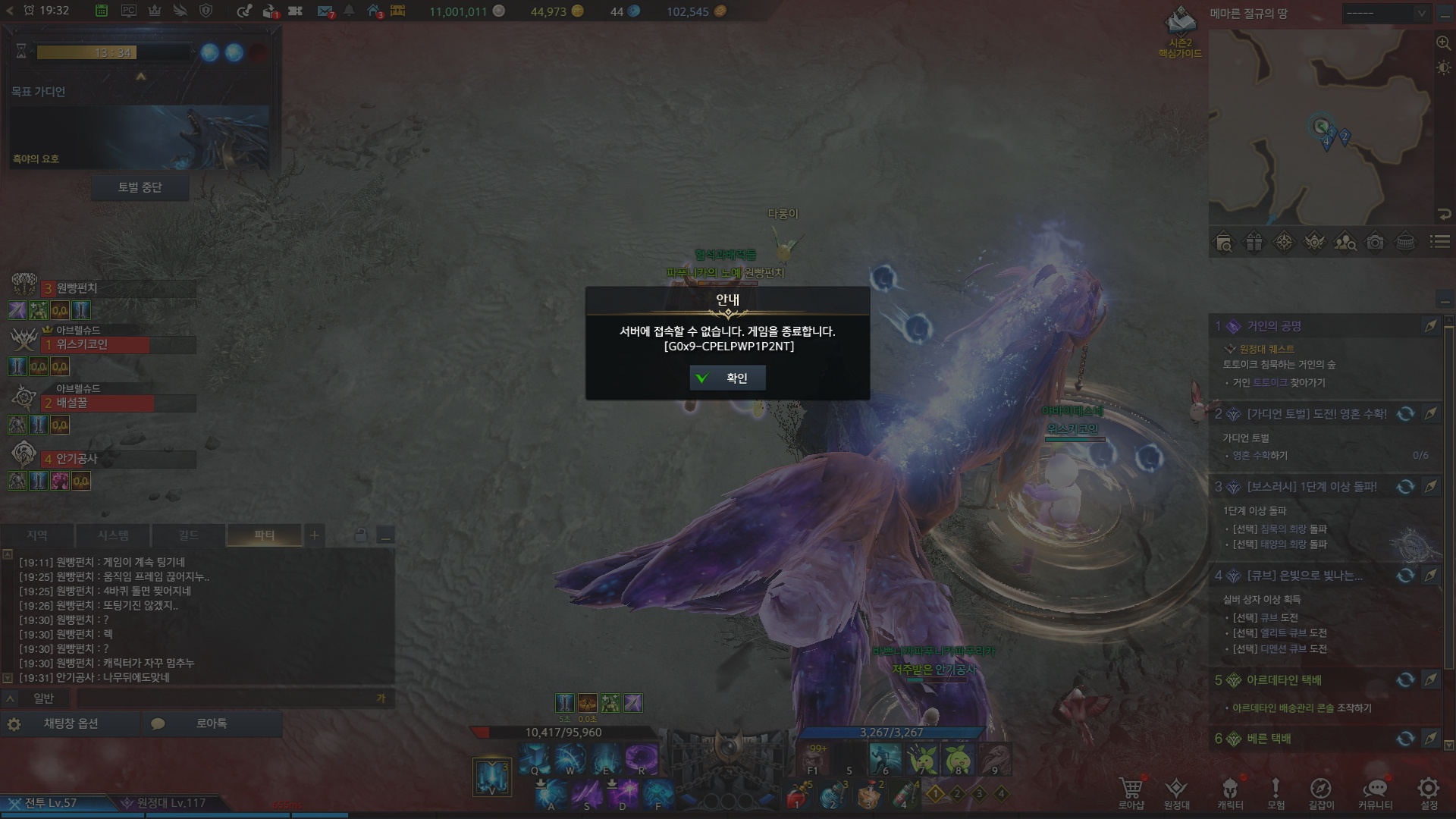Open the channel dropdown above the minimap
The width and height of the screenshot is (1456, 819).
pos(1385,13)
